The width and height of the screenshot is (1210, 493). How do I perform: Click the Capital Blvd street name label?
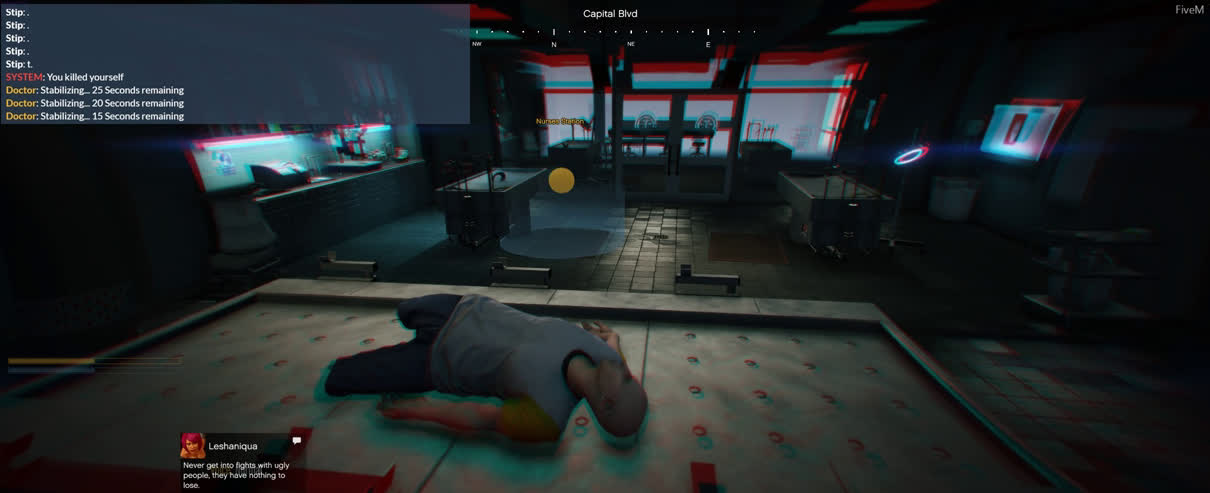coord(610,14)
